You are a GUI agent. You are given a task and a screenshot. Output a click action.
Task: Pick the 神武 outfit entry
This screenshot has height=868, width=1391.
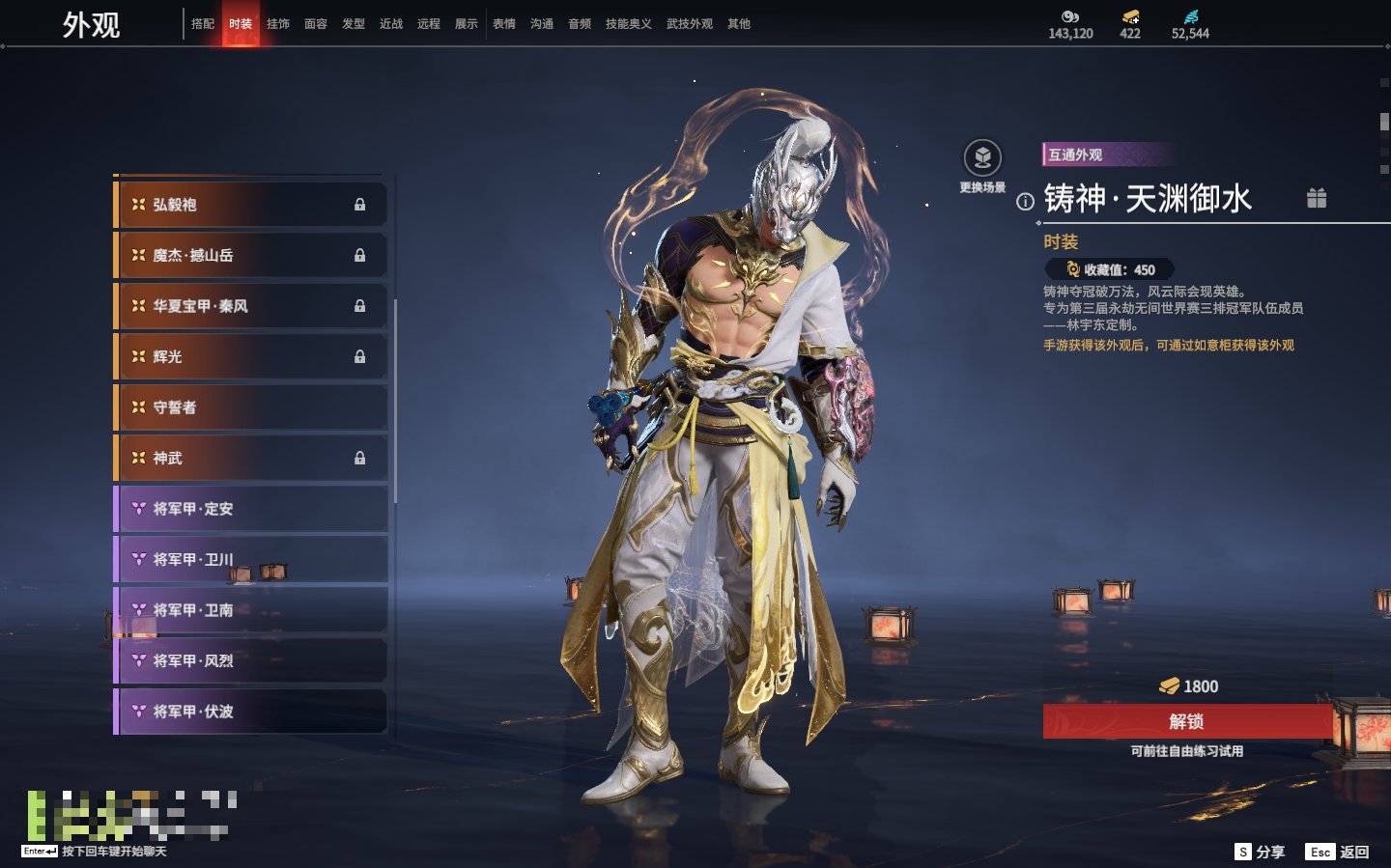[x=251, y=459]
